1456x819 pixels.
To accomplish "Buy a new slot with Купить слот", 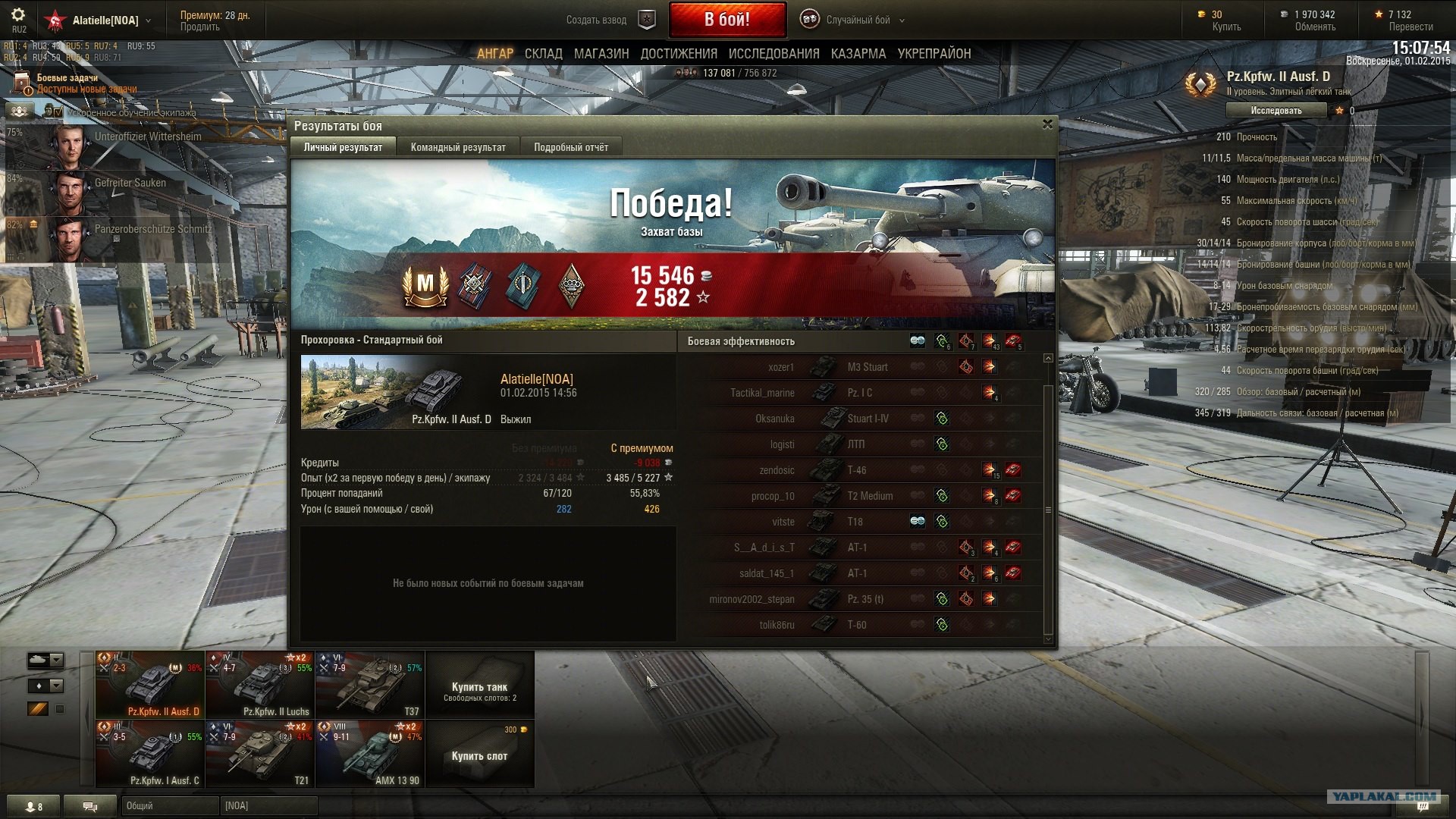I will point(479,755).
